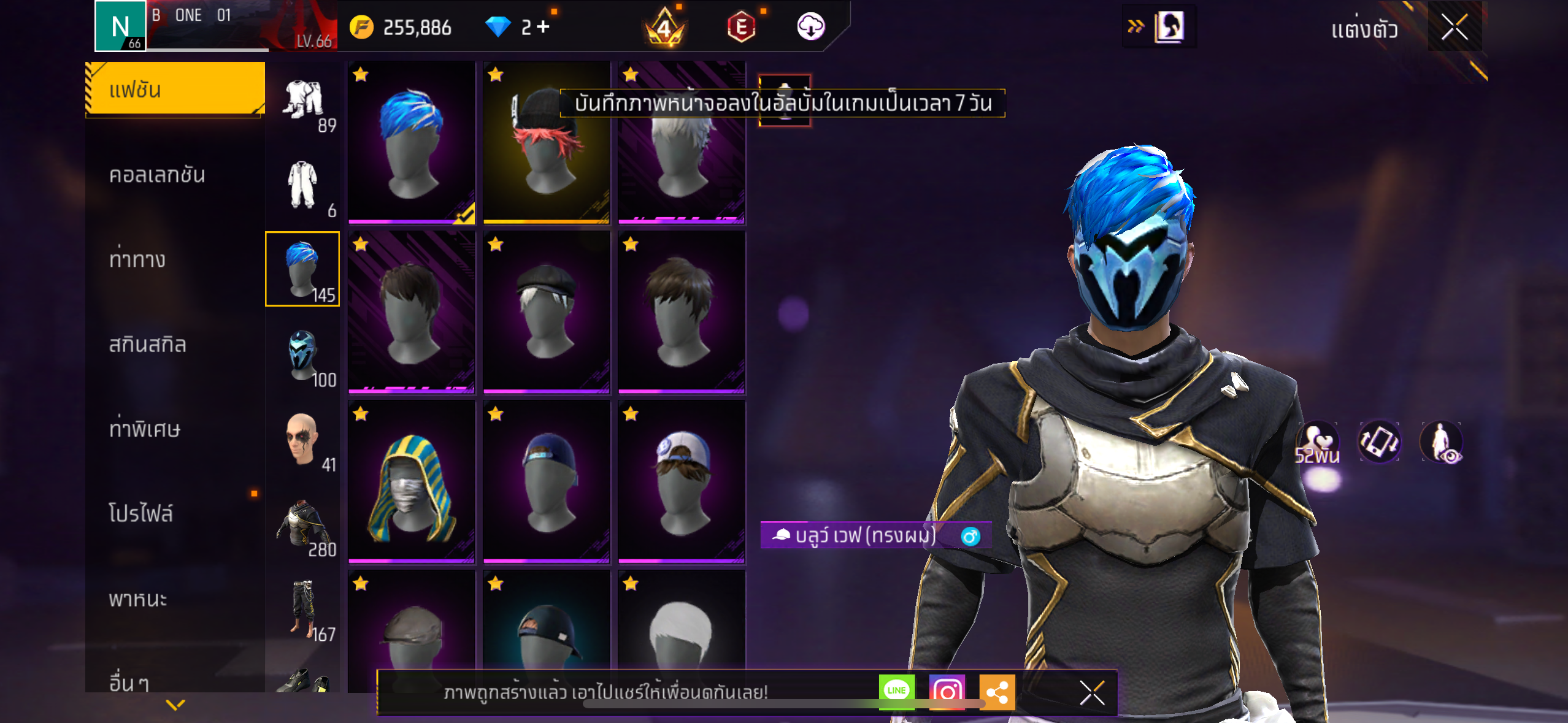The width and height of the screenshot is (1568, 723).
Task: Switch to the ท่าทาง emotes tab
Action: 137,260
